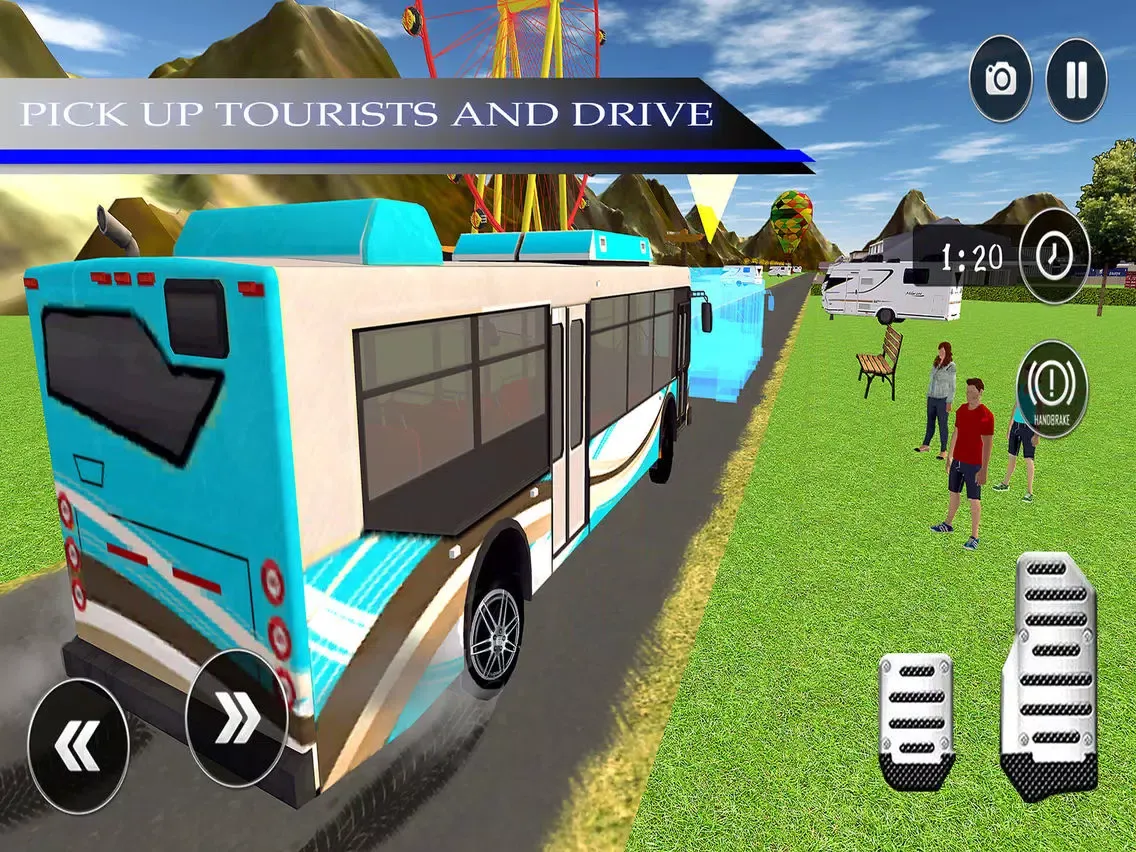The width and height of the screenshot is (1136, 852).
Task: Pause the game
Action: [1076, 80]
